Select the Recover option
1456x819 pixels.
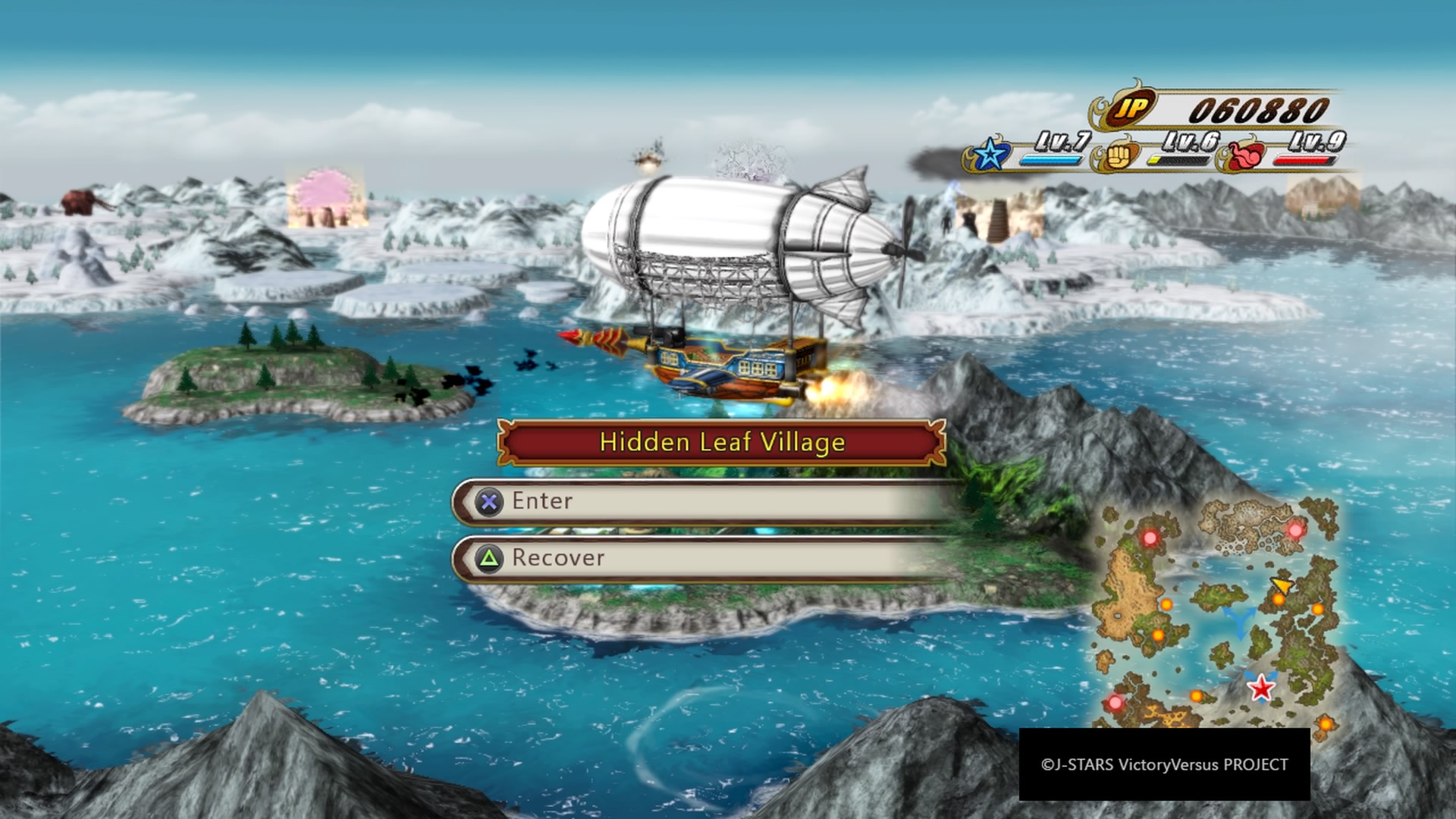(705, 559)
